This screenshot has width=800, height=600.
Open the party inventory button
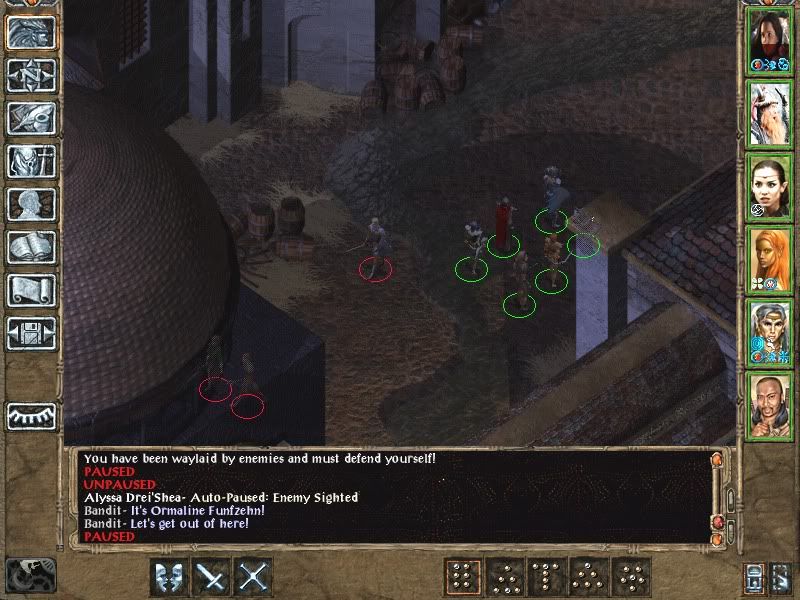[x=31, y=161]
